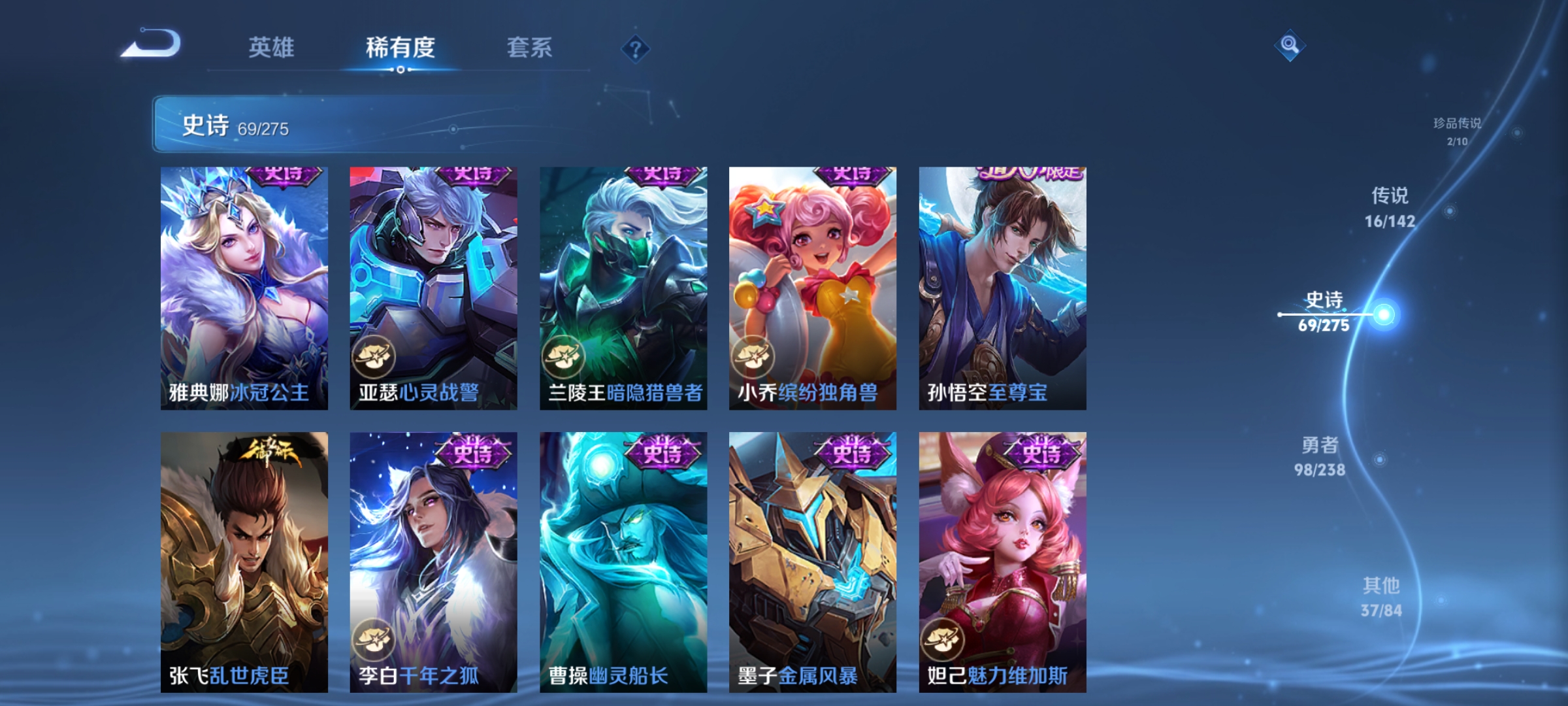This screenshot has width=1568, height=706.
Task: Click the 限定 banner icon on 孙悟空 card
Action: pyautogui.click(x=1032, y=174)
